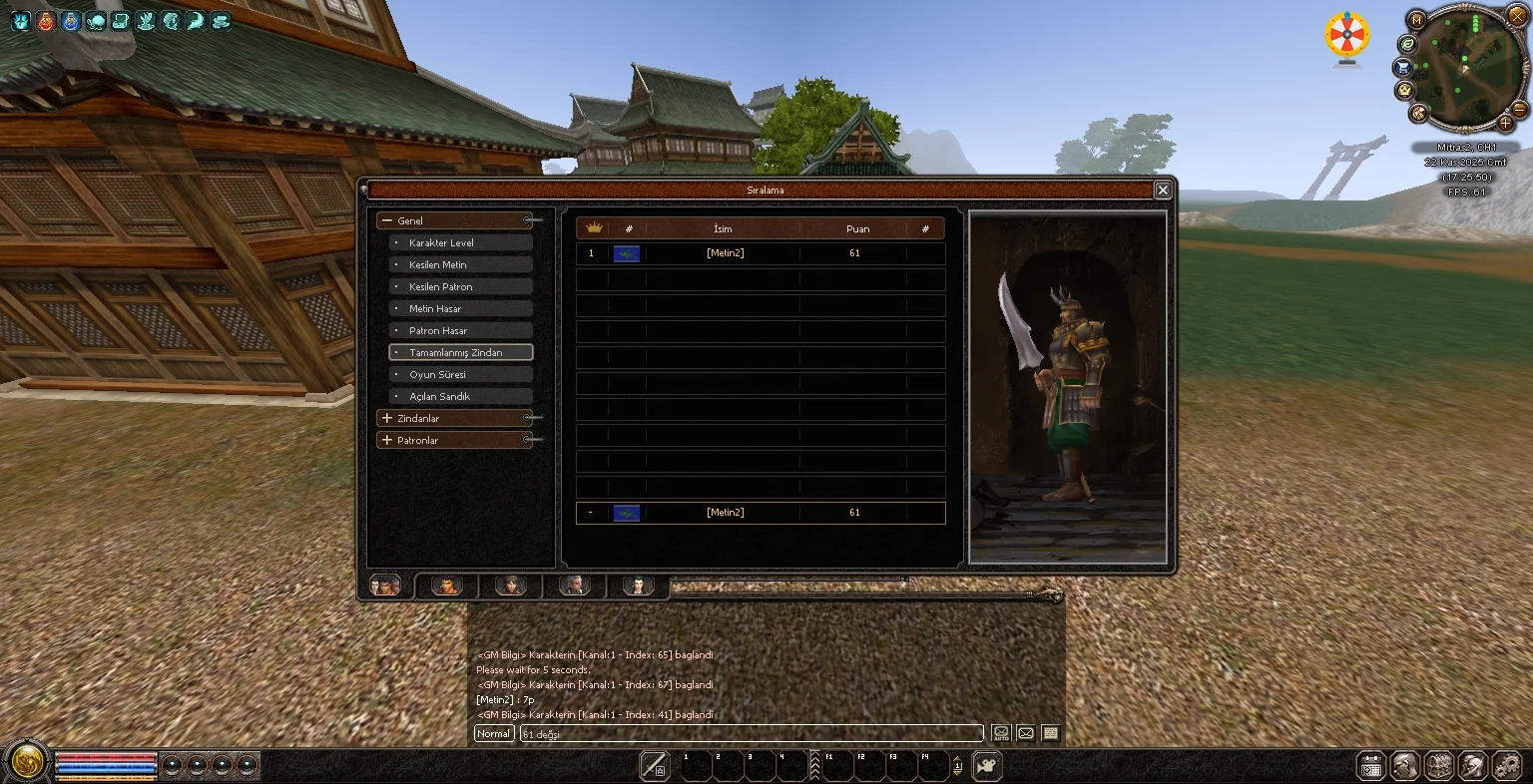This screenshot has height=784, width=1533.
Task: Show the Kesilen Patron ranking
Action: [460, 286]
